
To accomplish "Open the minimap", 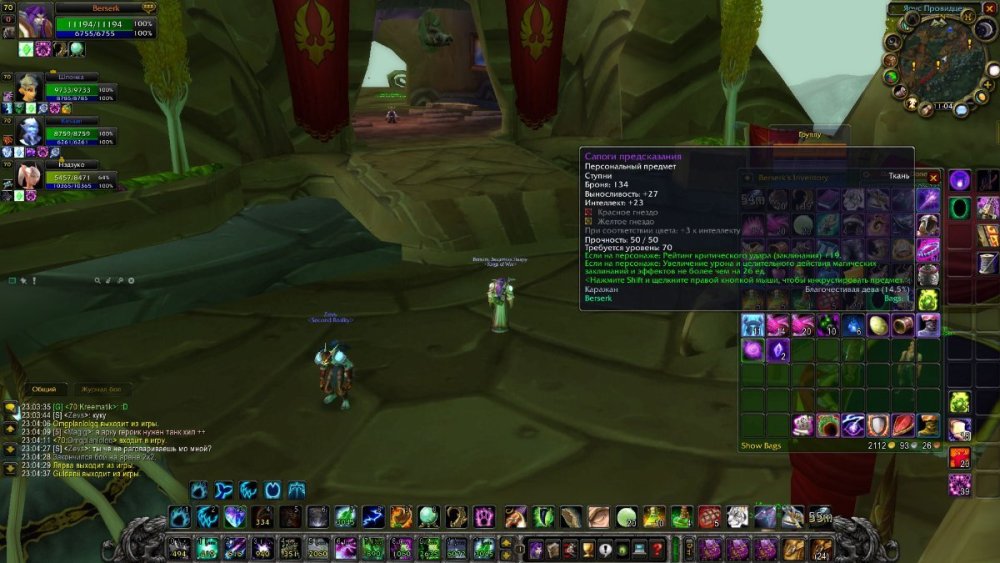I will 929,63.
